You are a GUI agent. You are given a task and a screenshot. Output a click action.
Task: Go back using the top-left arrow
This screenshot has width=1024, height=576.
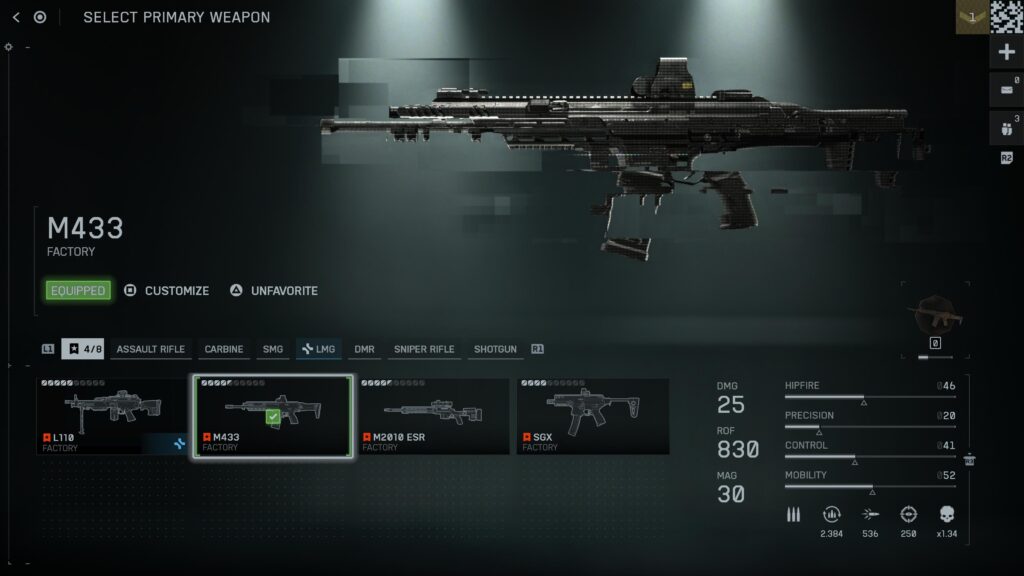16,17
